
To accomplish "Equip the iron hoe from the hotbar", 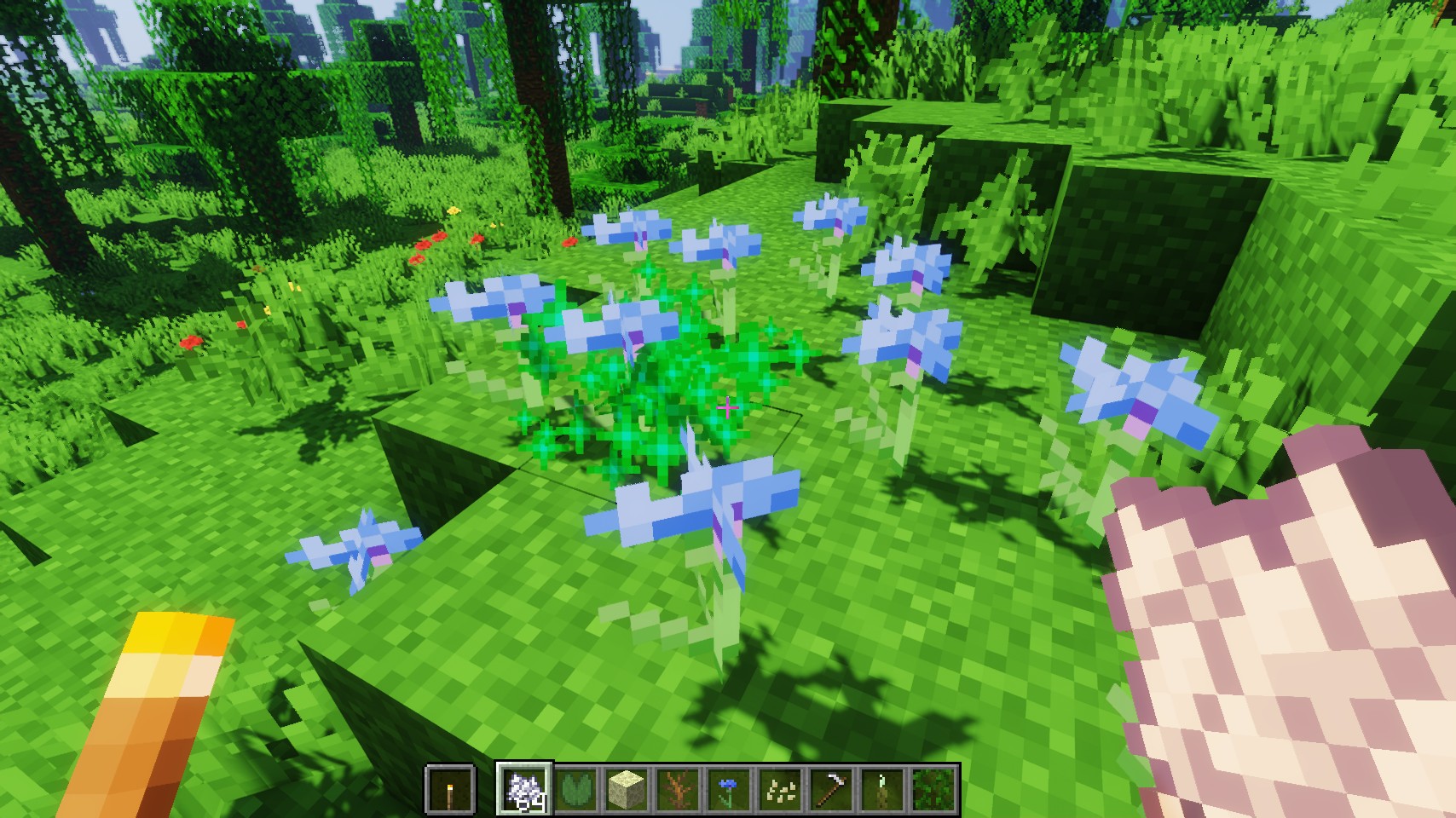I will [x=832, y=789].
